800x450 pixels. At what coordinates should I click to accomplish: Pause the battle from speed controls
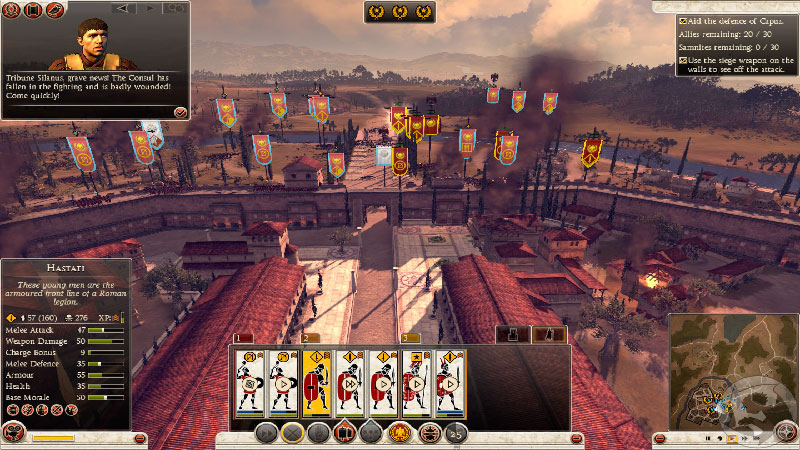point(709,438)
